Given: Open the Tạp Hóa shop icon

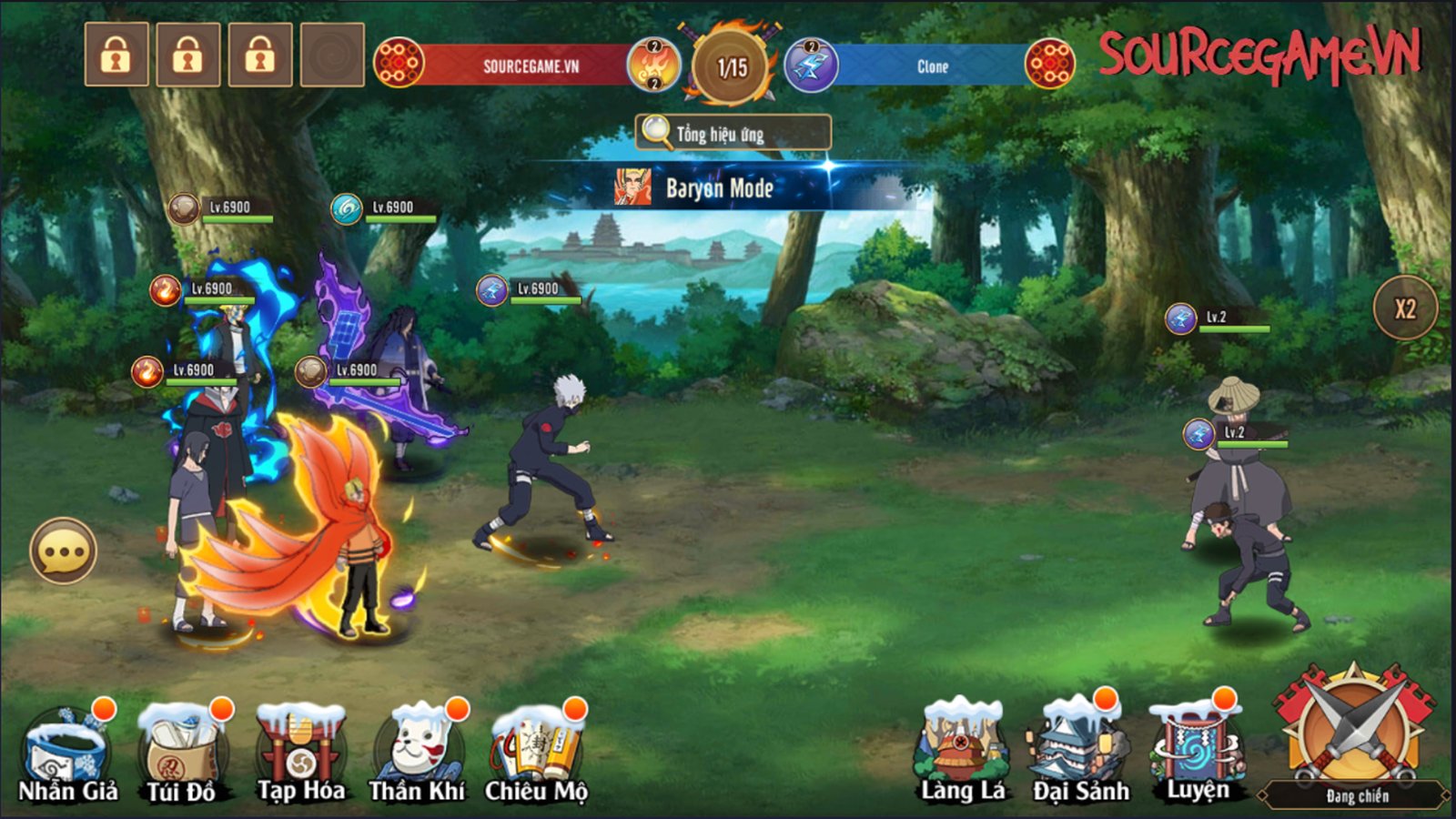Looking at the screenshot, I should (x=298, y=742).
